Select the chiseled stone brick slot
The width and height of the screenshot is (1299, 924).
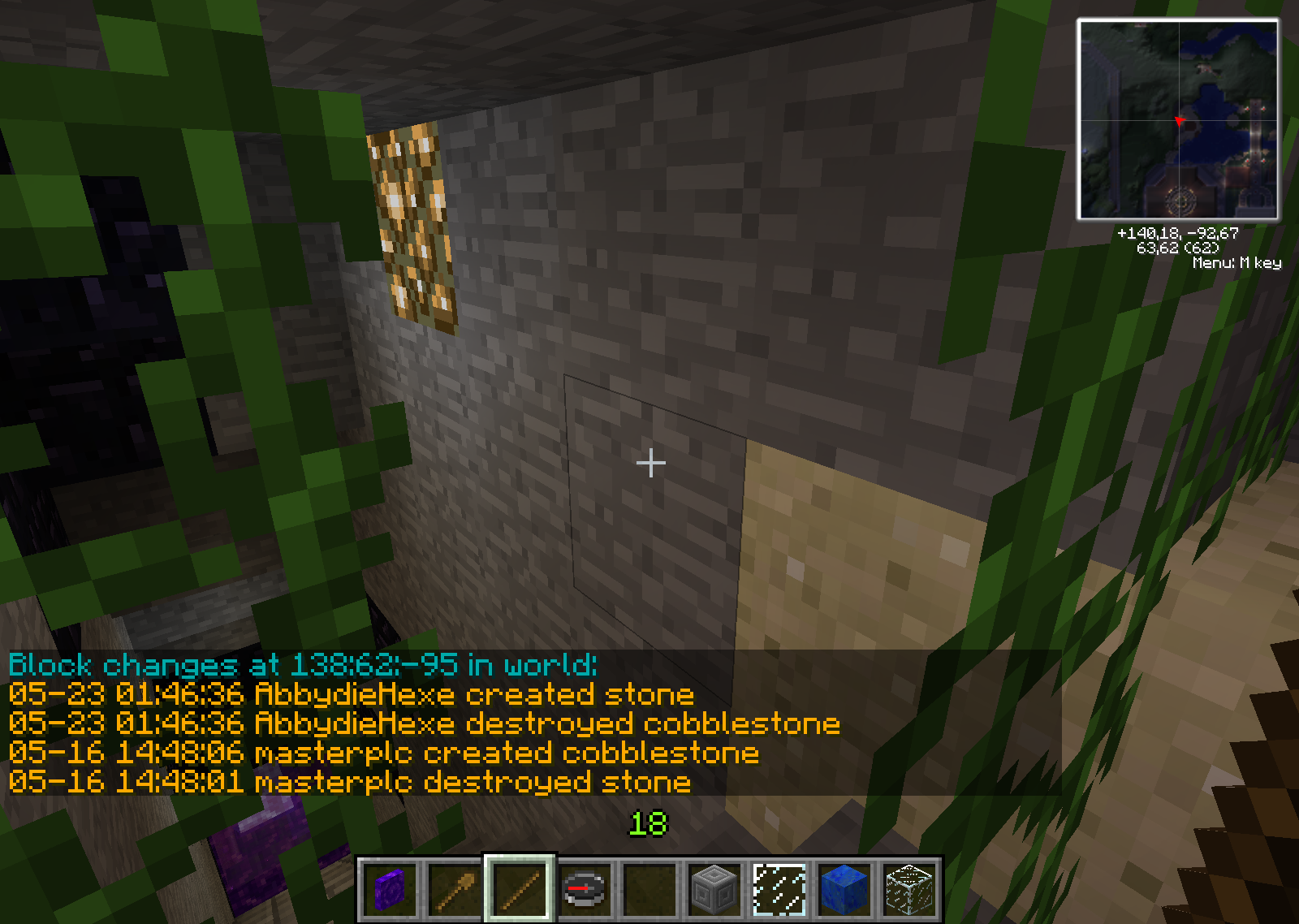click(x=714, y=889)
